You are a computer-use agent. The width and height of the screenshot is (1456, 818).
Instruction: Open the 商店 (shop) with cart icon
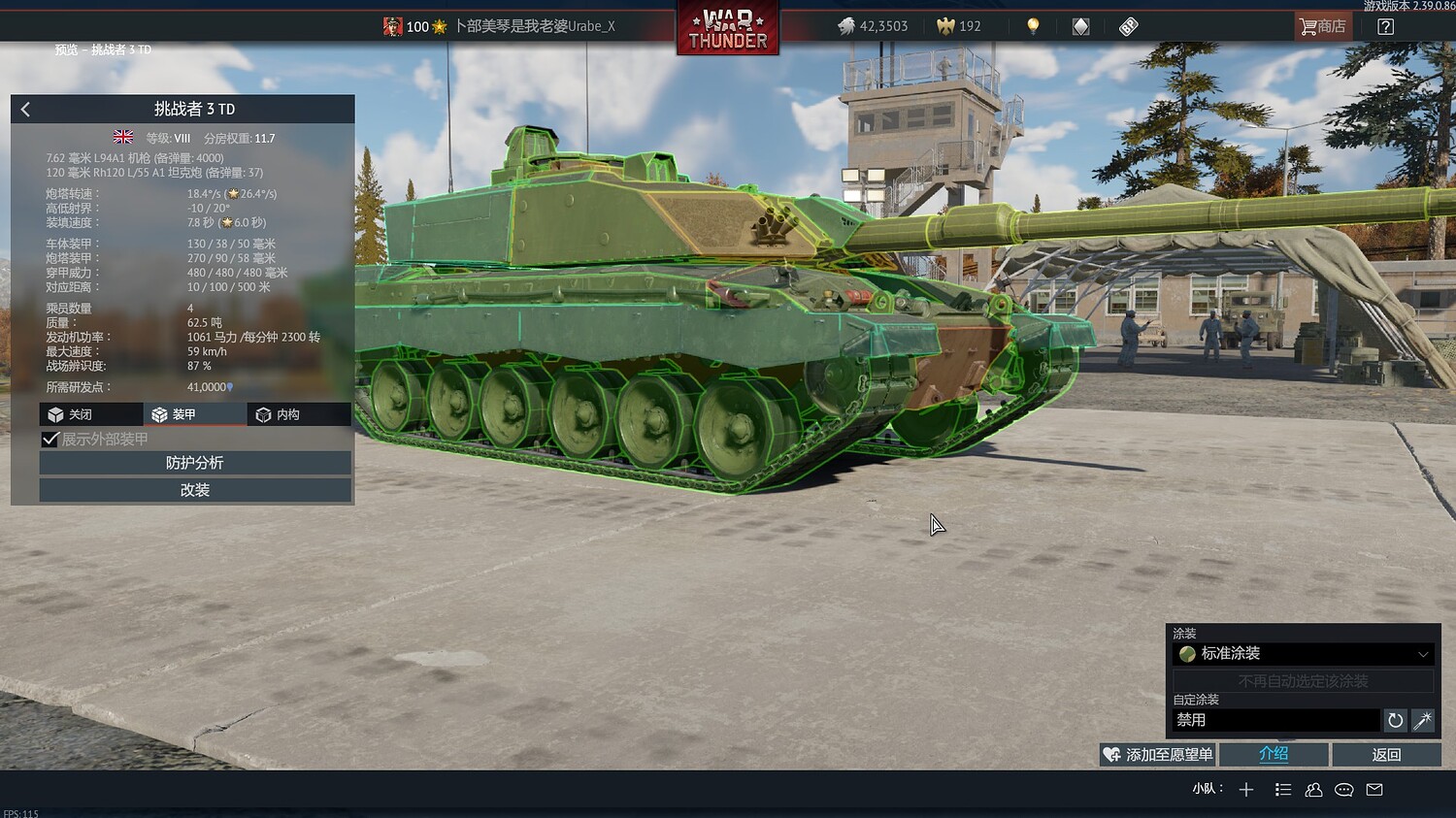pyautogui.click(x=1322, y=26)
